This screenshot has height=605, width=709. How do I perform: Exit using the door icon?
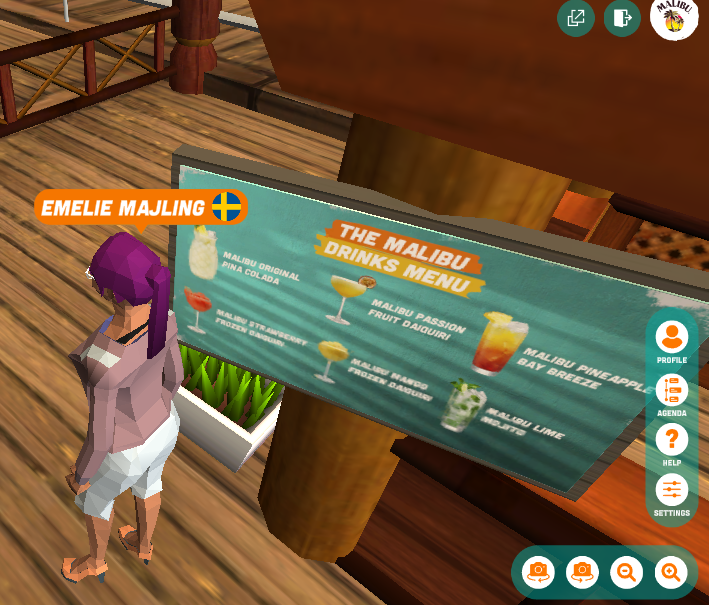[x=622, y=18]
